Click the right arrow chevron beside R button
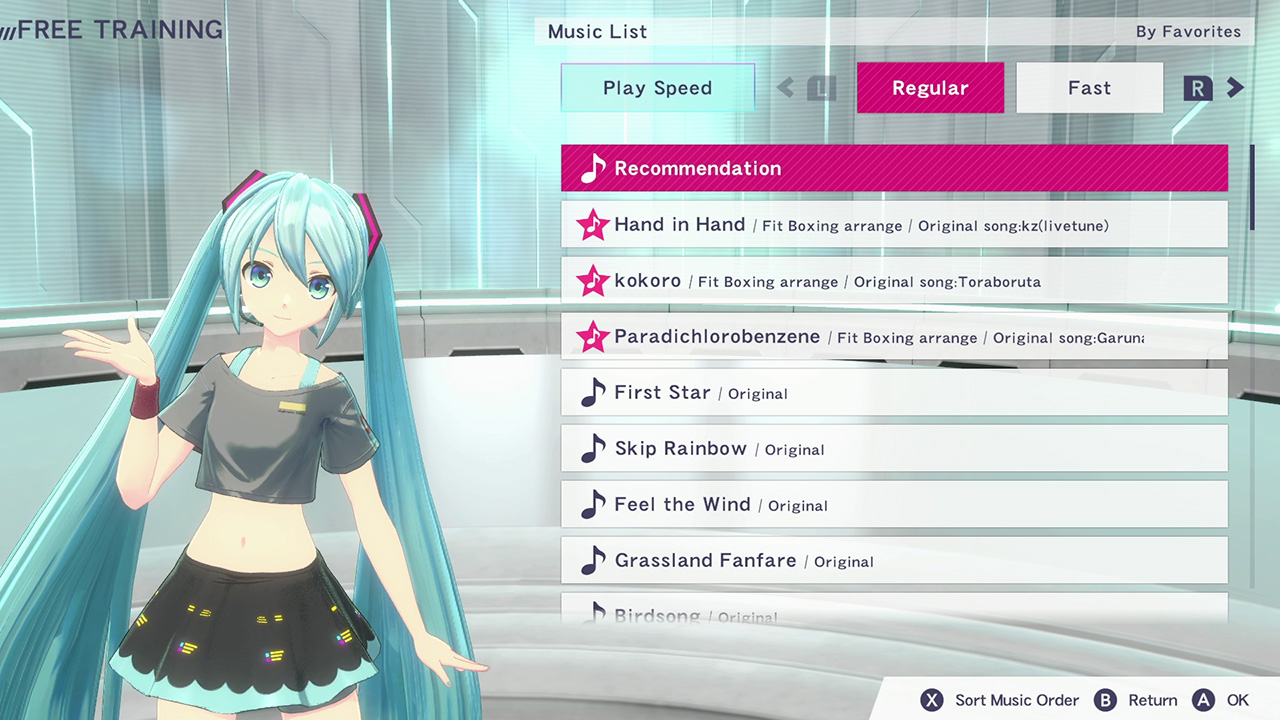This screenshot has height=720, width=1280. (1235, 88)
